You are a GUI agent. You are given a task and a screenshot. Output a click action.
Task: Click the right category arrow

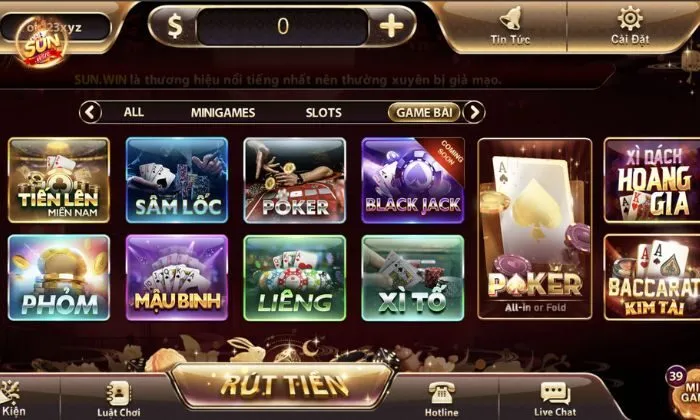pos(476,112)
